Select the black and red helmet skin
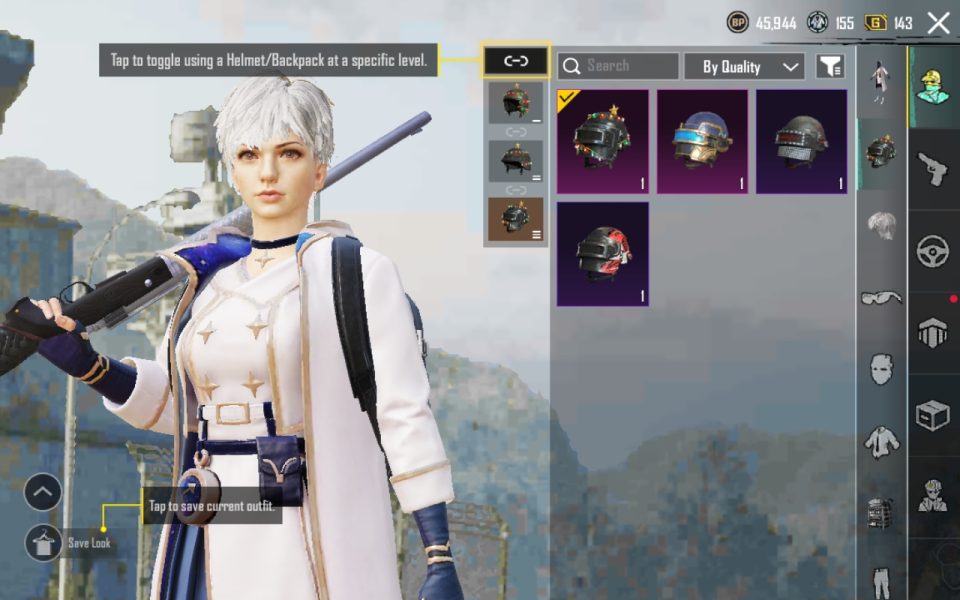The image size is (960, 600). click(x=602, y=254)
